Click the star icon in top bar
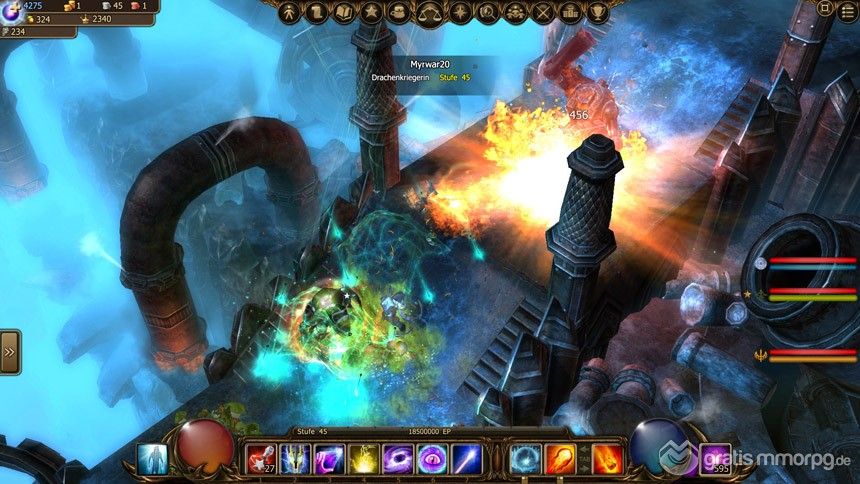This screenshot has width=860, height=484. (x=373, y=13)
